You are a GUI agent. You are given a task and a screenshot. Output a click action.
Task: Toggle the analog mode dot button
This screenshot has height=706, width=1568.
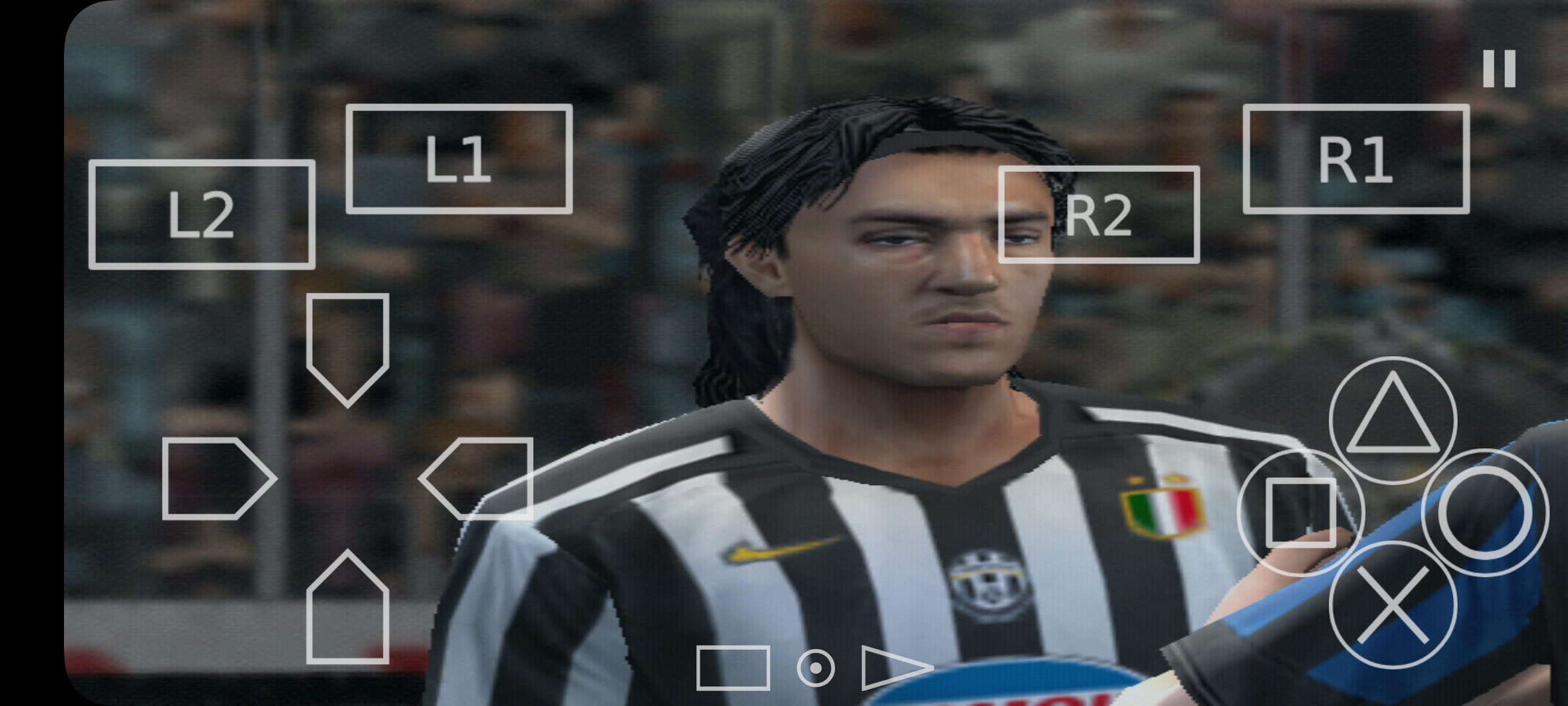[815, 668]
